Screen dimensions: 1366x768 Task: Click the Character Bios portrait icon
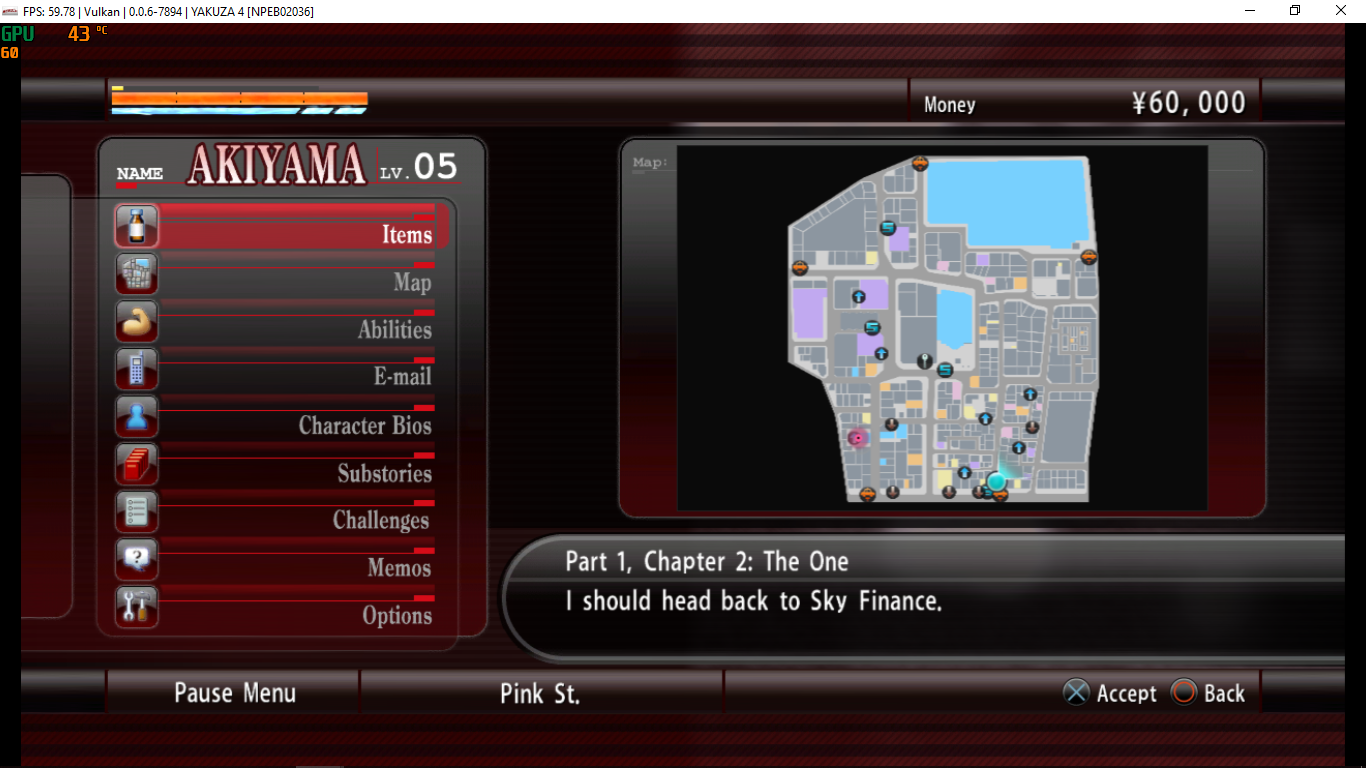tap(136, 416)
